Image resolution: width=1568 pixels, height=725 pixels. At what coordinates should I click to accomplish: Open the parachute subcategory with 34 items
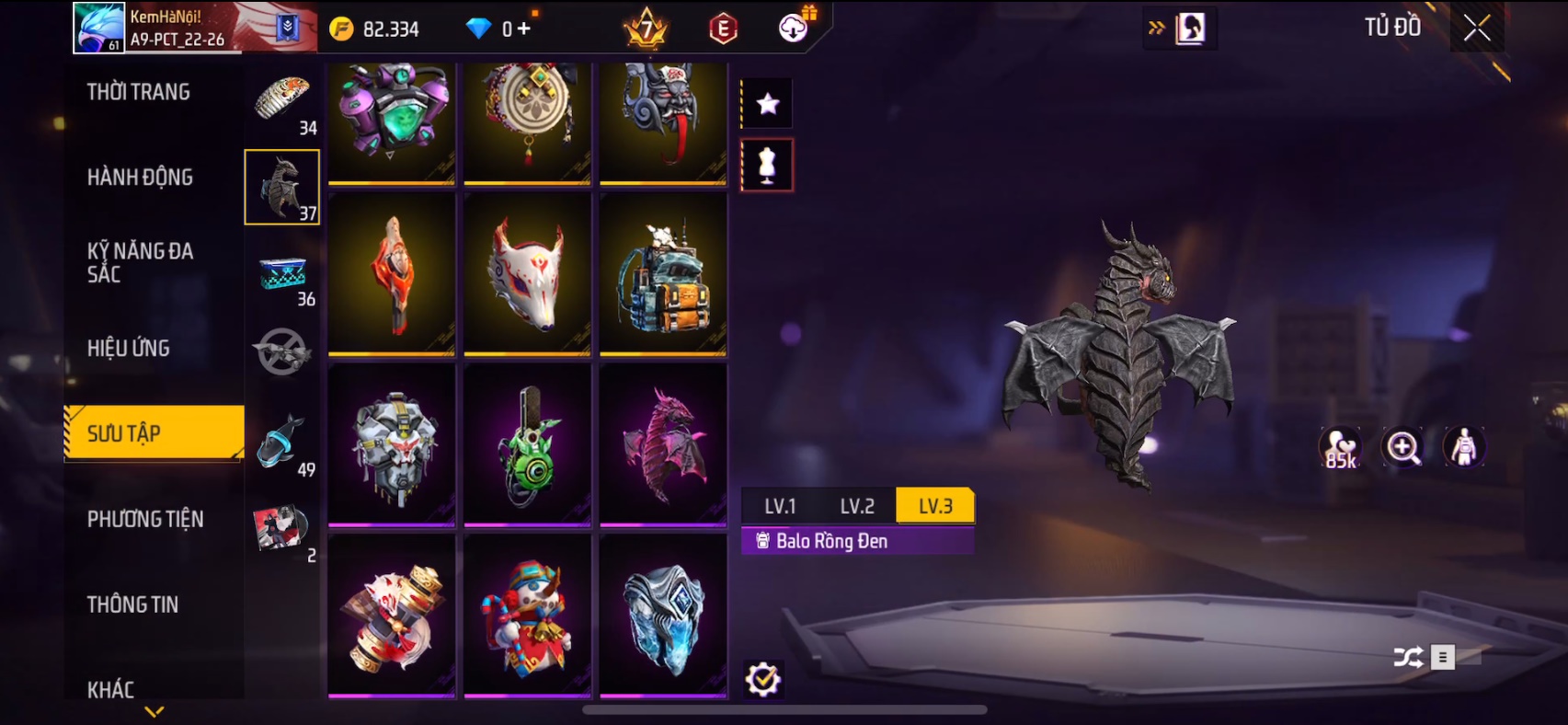tap(283, 102)
